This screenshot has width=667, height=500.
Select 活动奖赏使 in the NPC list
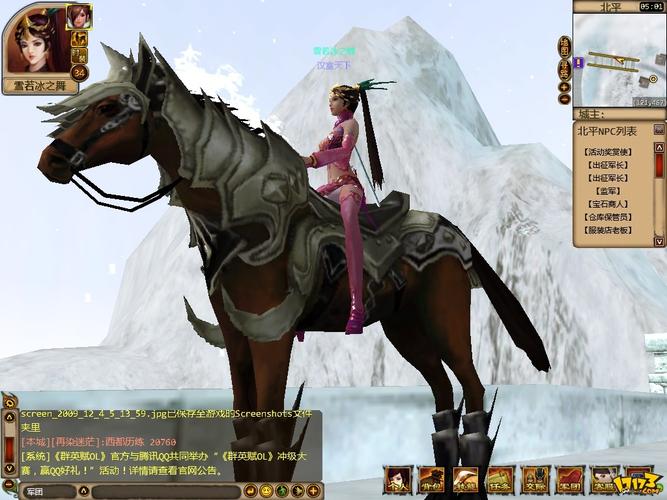[x=608, y=151]
